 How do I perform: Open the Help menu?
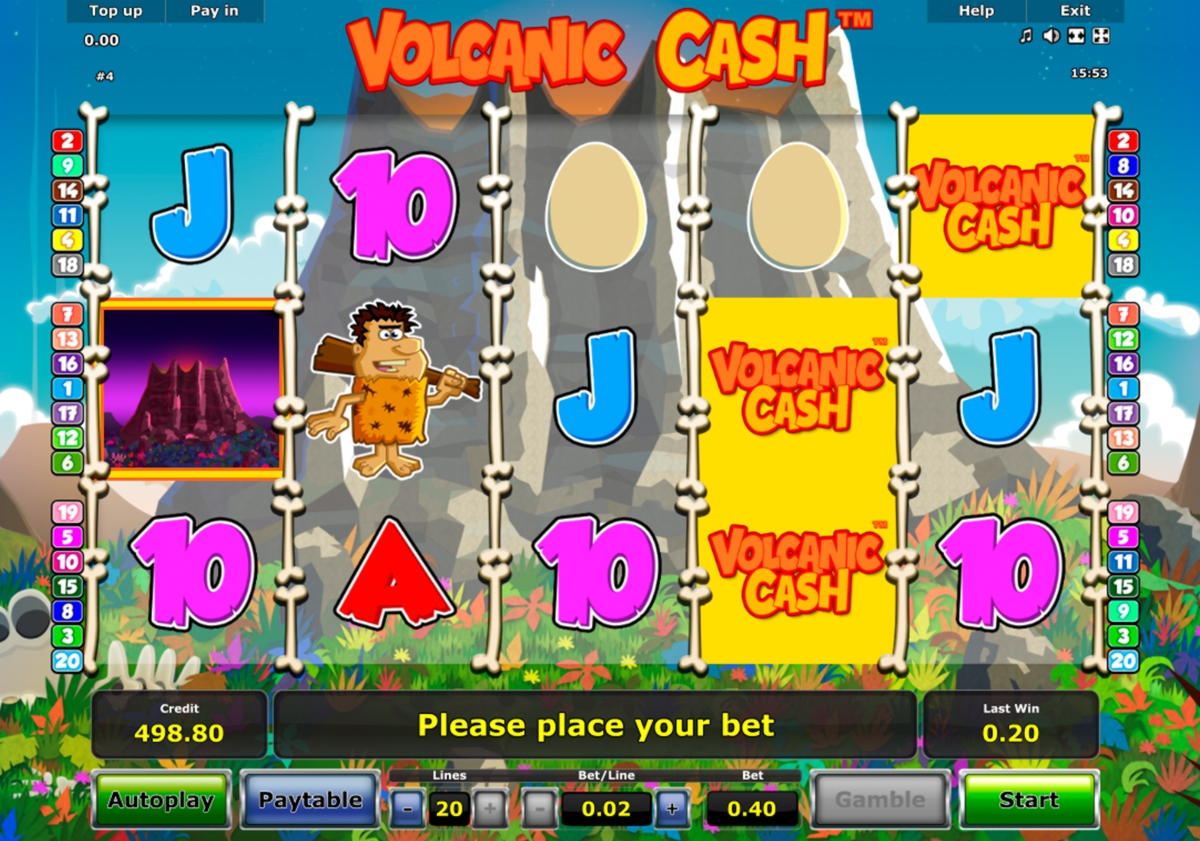pos(976,11)
